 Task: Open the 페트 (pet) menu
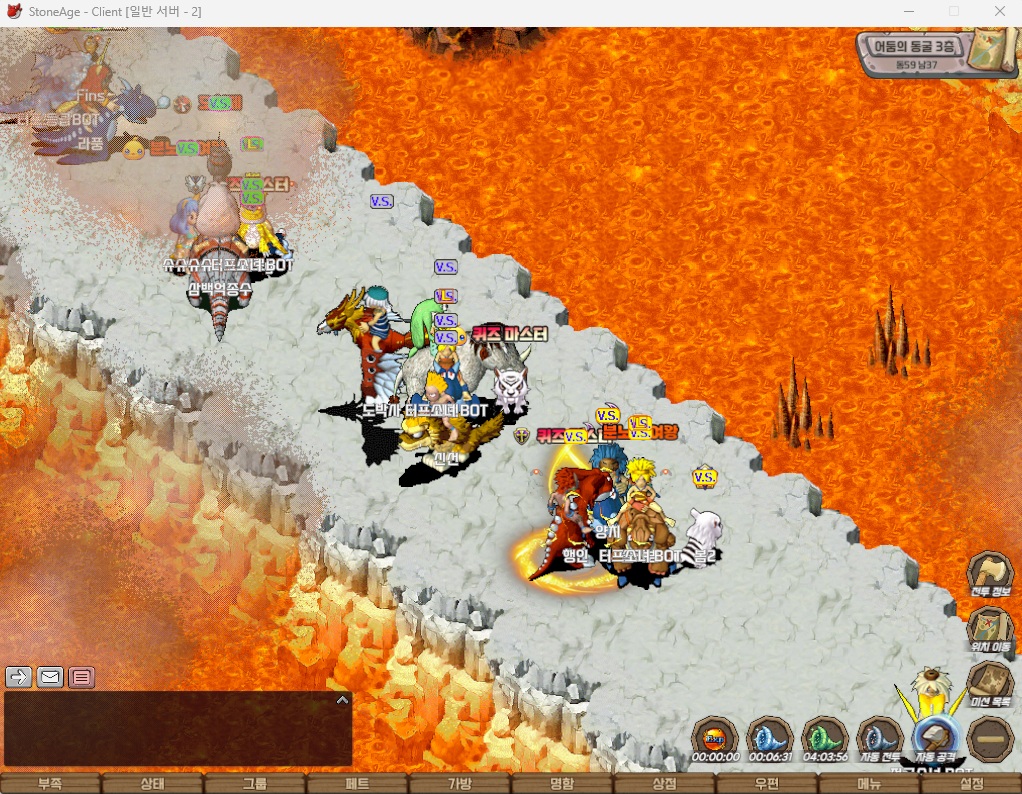[x=357, y=784]
